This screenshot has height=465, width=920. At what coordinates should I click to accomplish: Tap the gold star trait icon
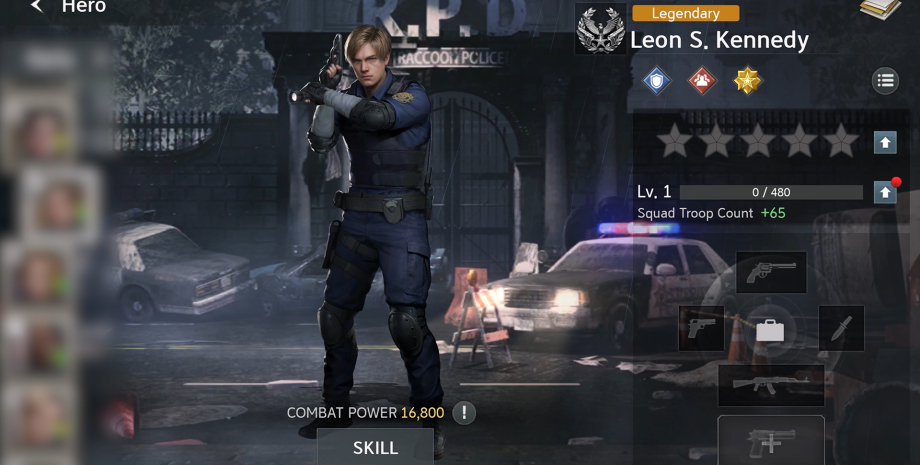[748, 81]
